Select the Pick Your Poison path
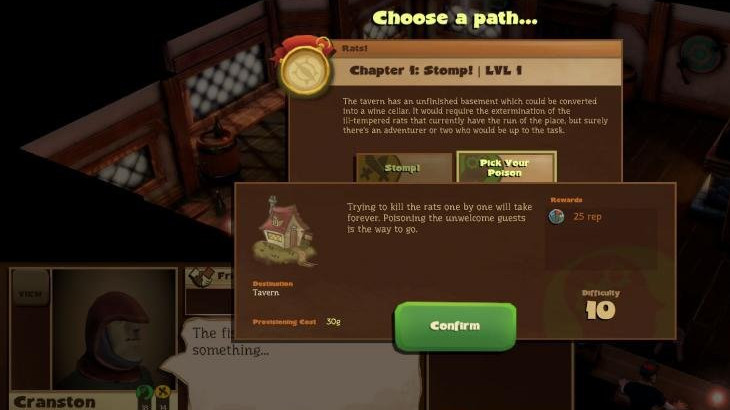730x410 pixels. coord(505,167)
